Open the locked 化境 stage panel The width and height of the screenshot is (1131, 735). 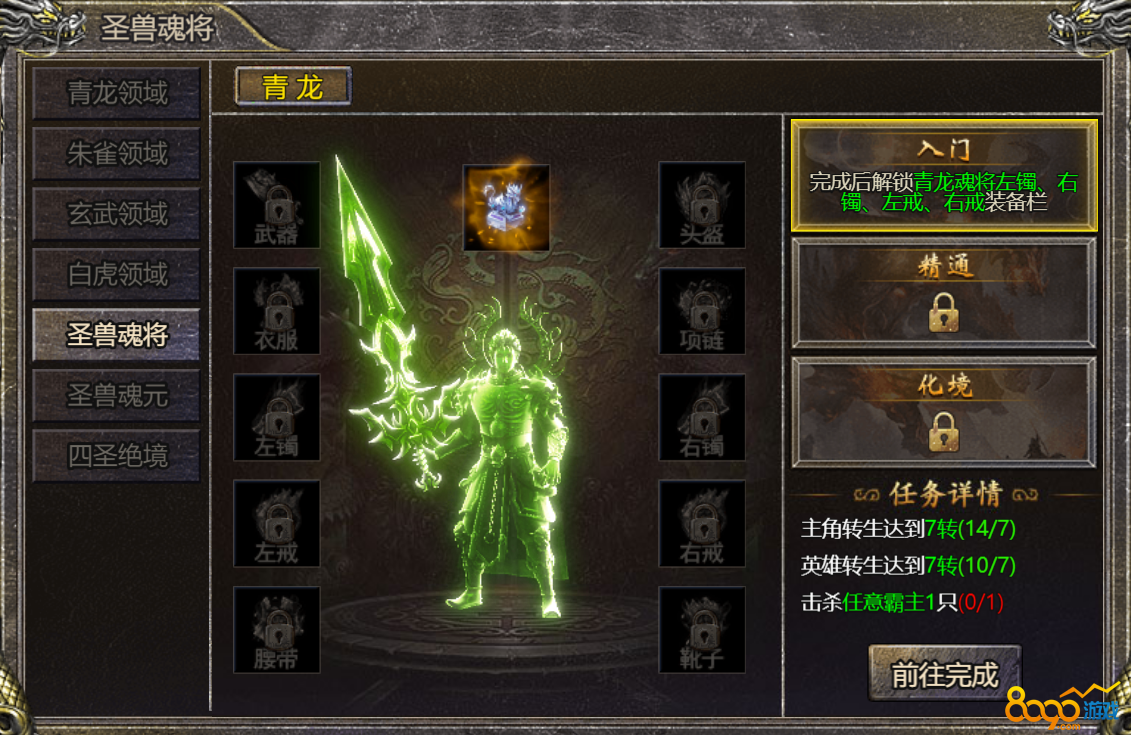pyautogui.click(x=944, y=412)
